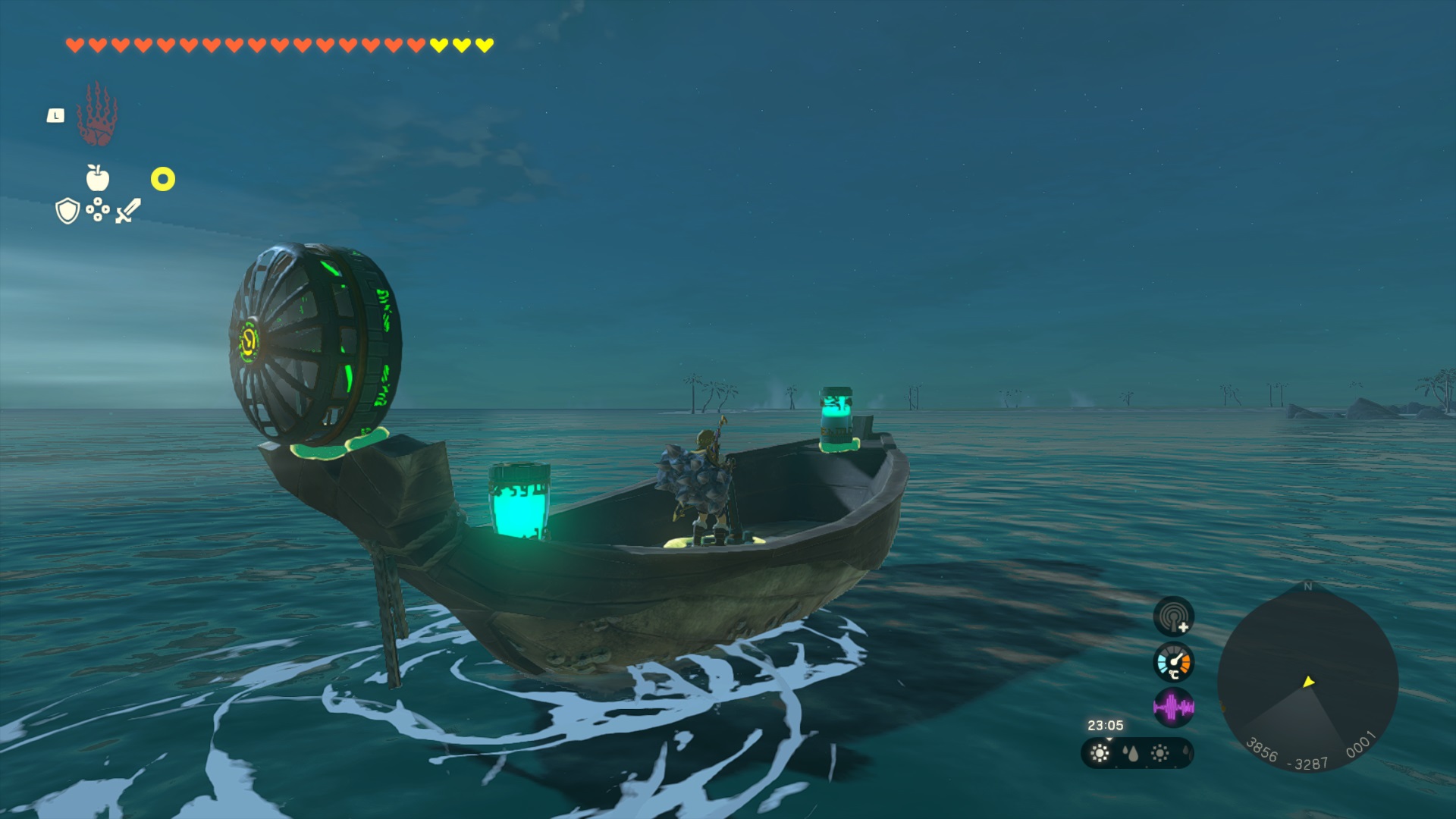Select the apple item icon

[x=98, y=178]
